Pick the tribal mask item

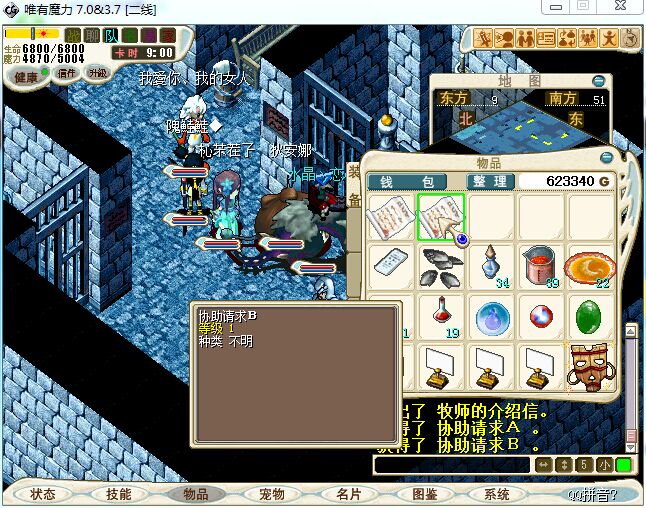[x=589, y=367]
